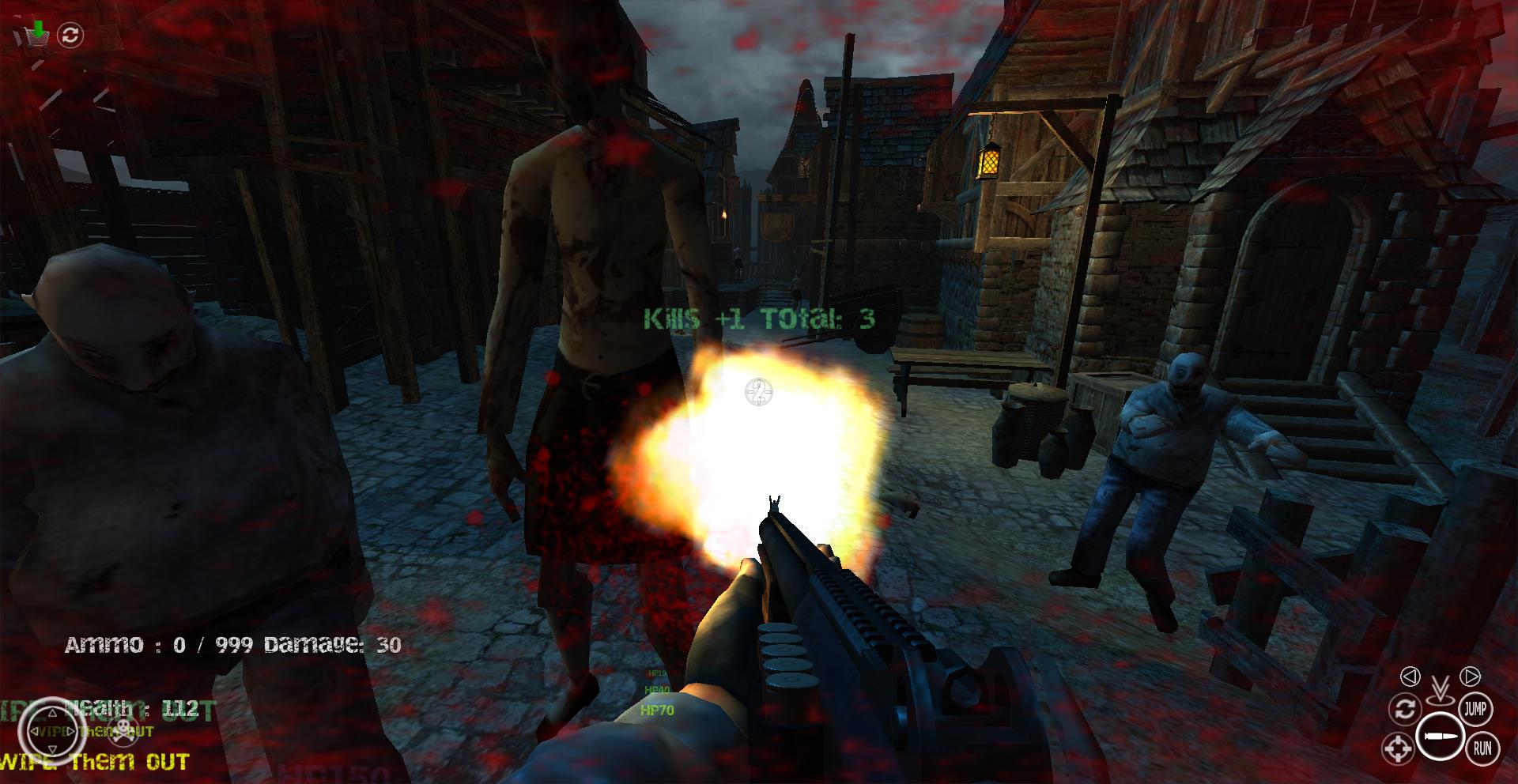Tap the skull and crossbones icon
Screen dimensions: 1518x784
(x=121, y=731)
